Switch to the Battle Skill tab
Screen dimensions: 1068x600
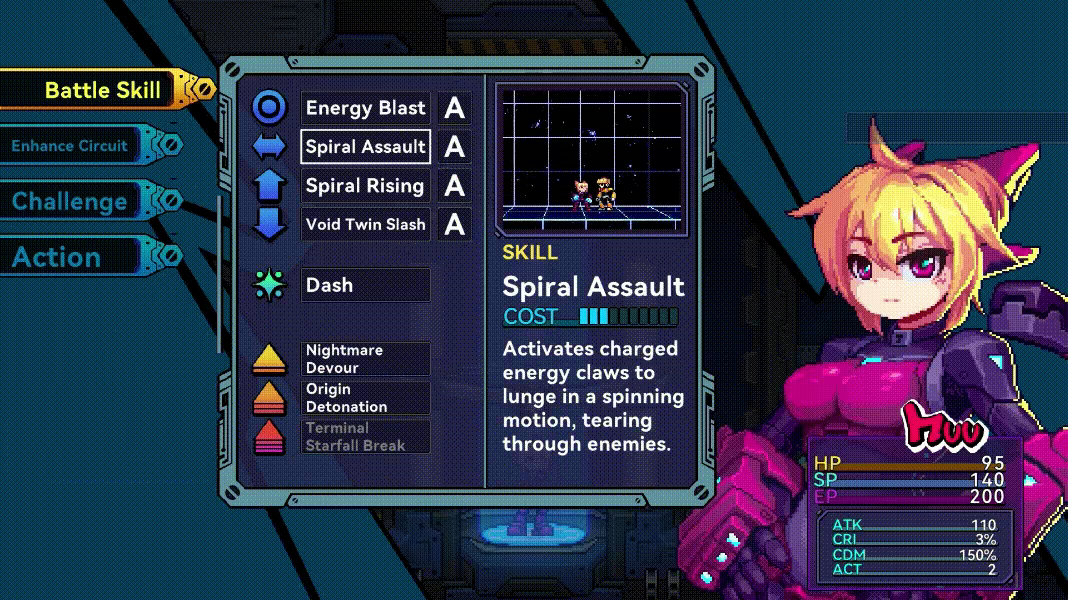point(102,90)
